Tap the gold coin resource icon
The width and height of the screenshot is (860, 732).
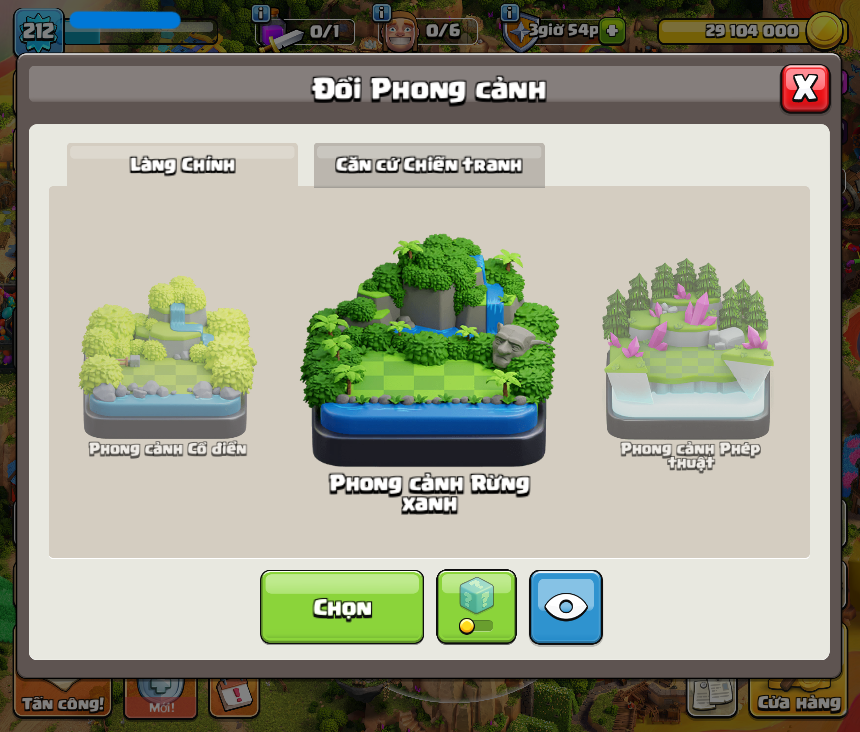coord(823,31)
